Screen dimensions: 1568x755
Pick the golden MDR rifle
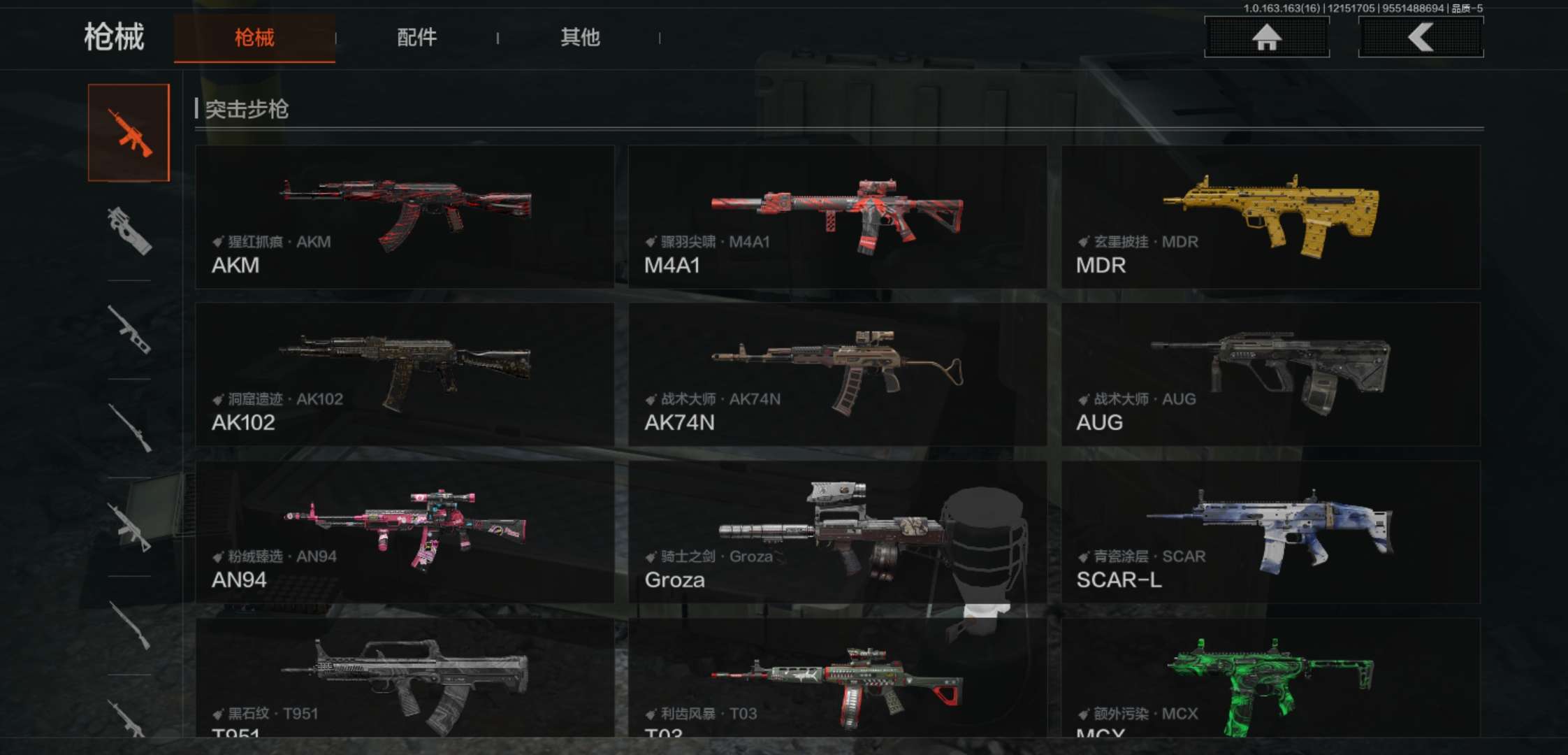tap(1270, 217)
